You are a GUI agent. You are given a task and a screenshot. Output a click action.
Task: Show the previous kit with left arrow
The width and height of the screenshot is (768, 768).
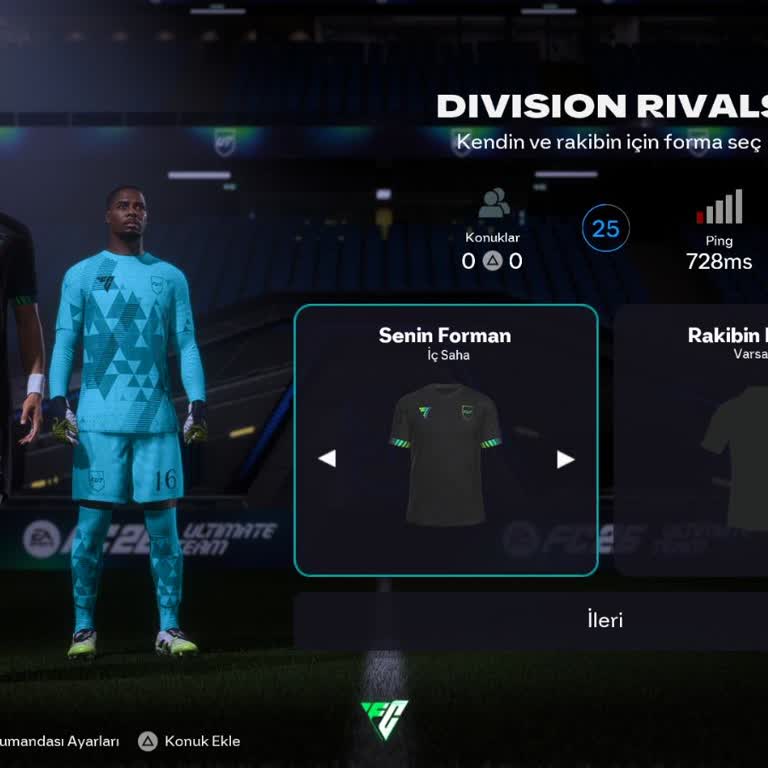tap(327, 459)
